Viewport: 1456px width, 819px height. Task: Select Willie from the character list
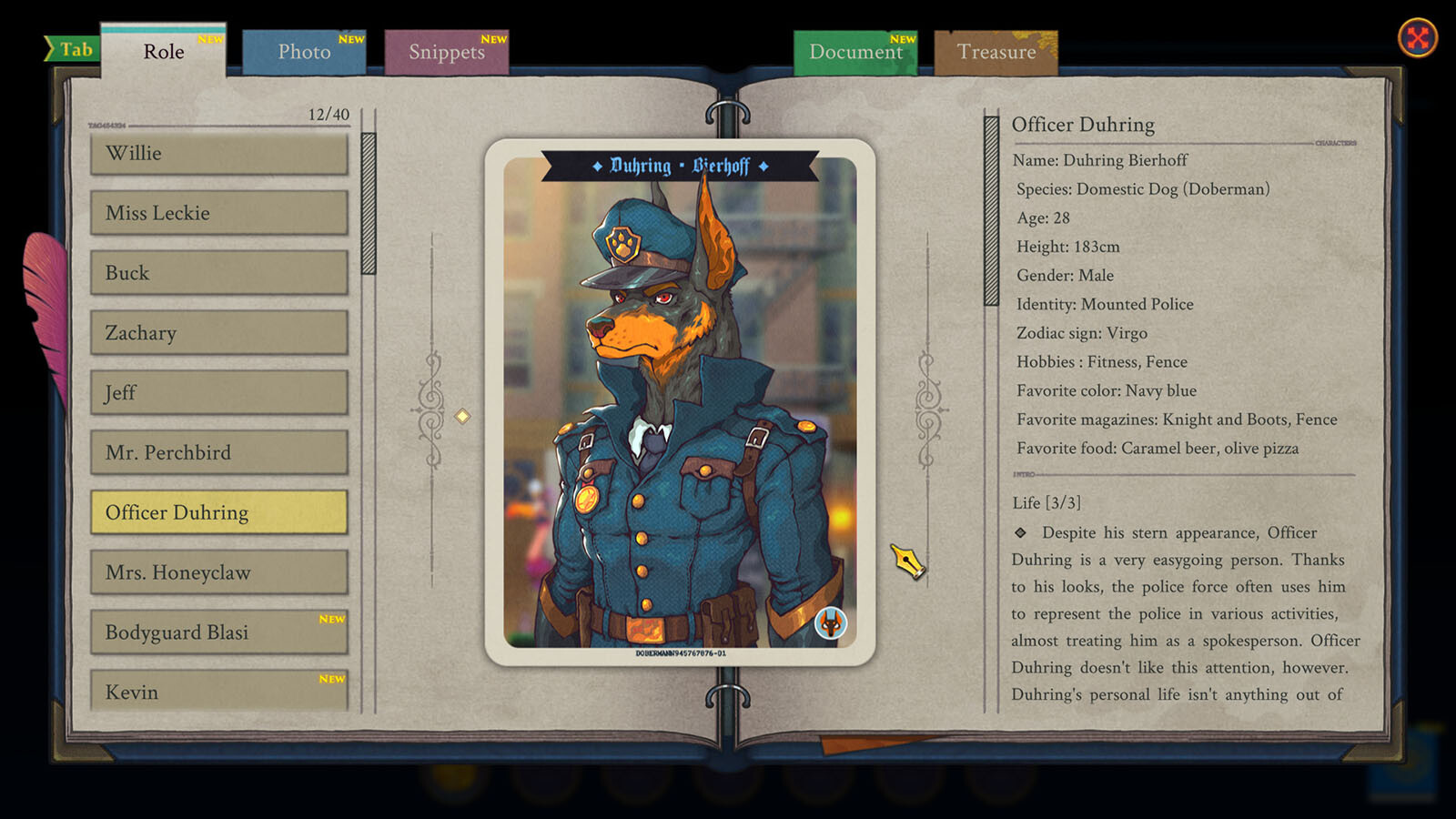pyautogui.click(x=218, y=153)
